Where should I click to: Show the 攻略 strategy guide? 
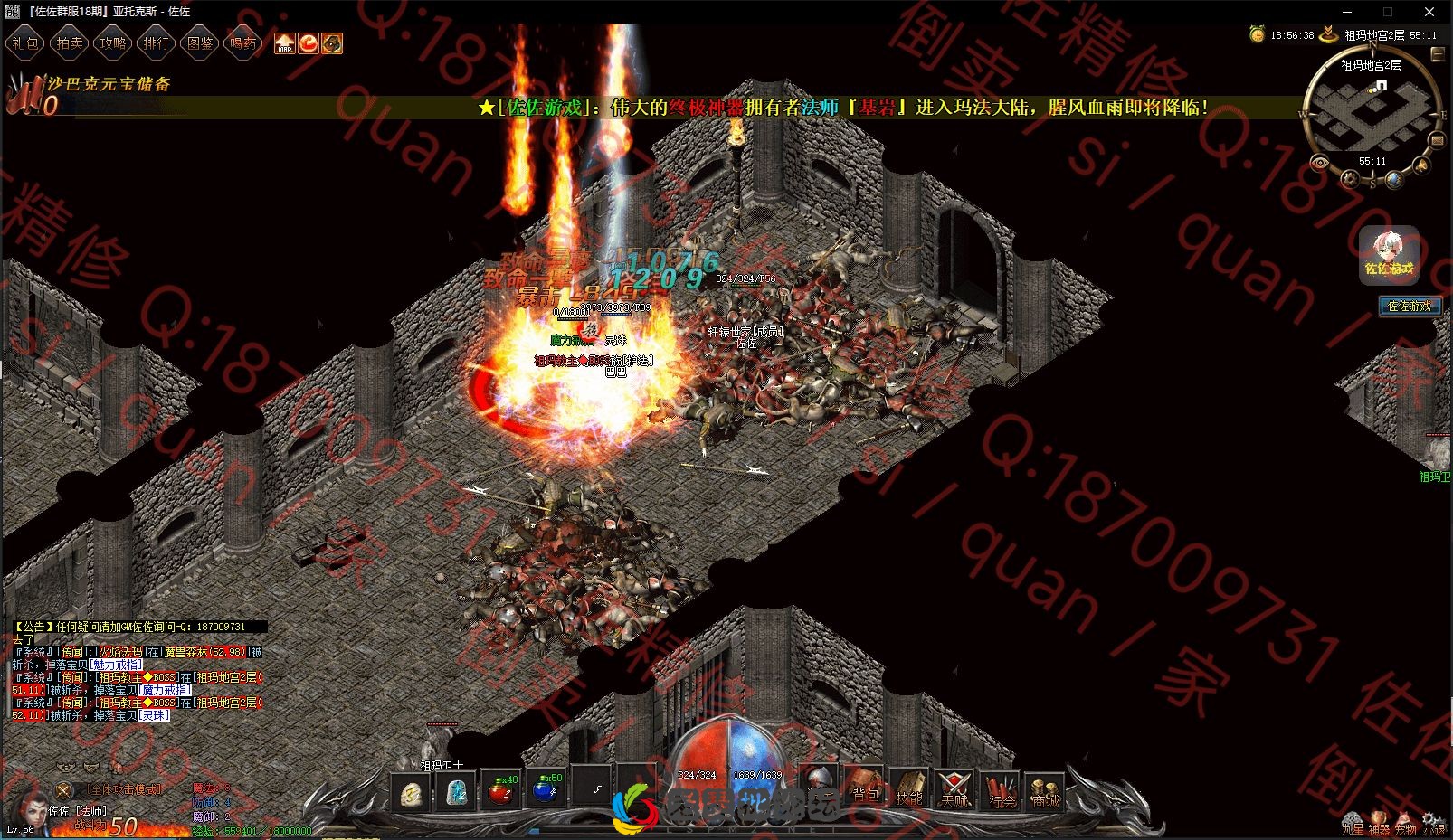tap(112, 42)
